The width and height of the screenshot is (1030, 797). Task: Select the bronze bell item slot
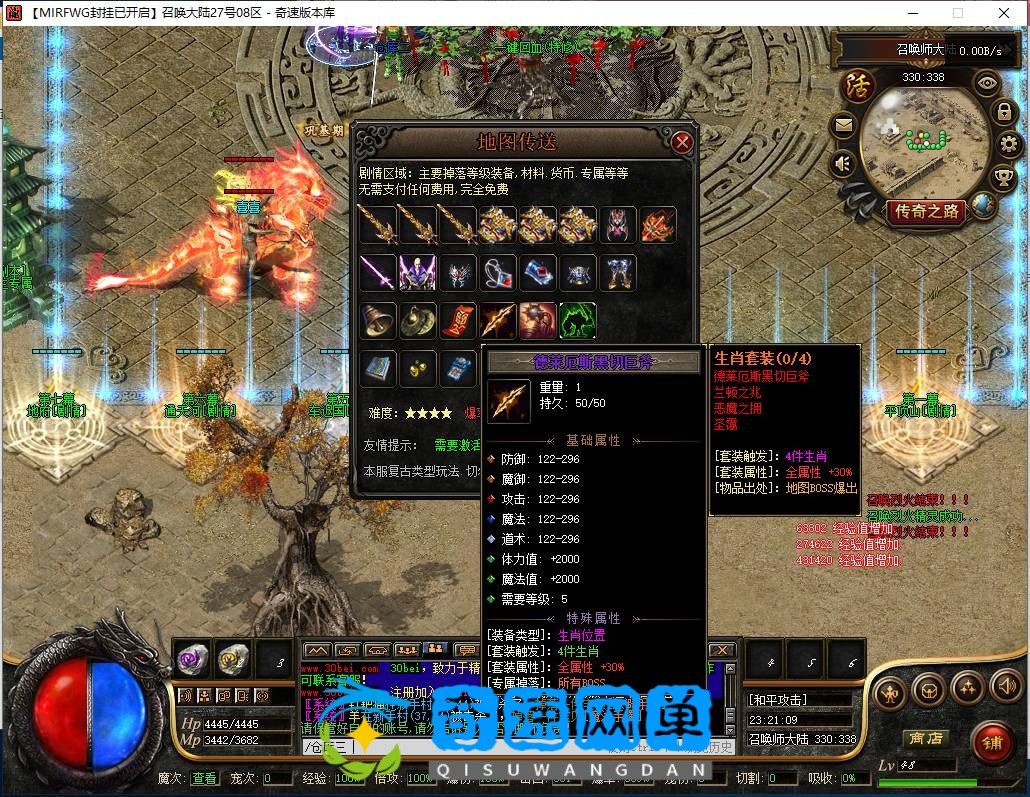pyautogui.click(x=377, y=320)
